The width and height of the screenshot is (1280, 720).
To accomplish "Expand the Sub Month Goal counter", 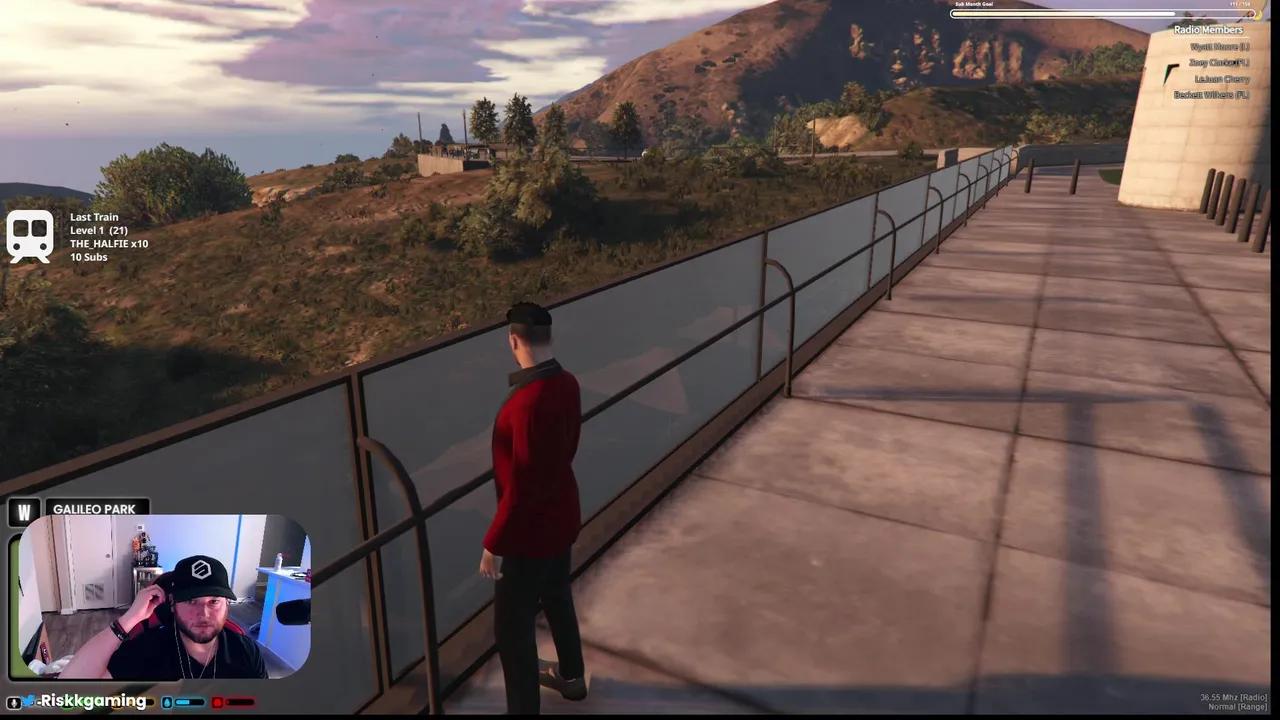I will pyautogui.click(x=1241, y=4).
